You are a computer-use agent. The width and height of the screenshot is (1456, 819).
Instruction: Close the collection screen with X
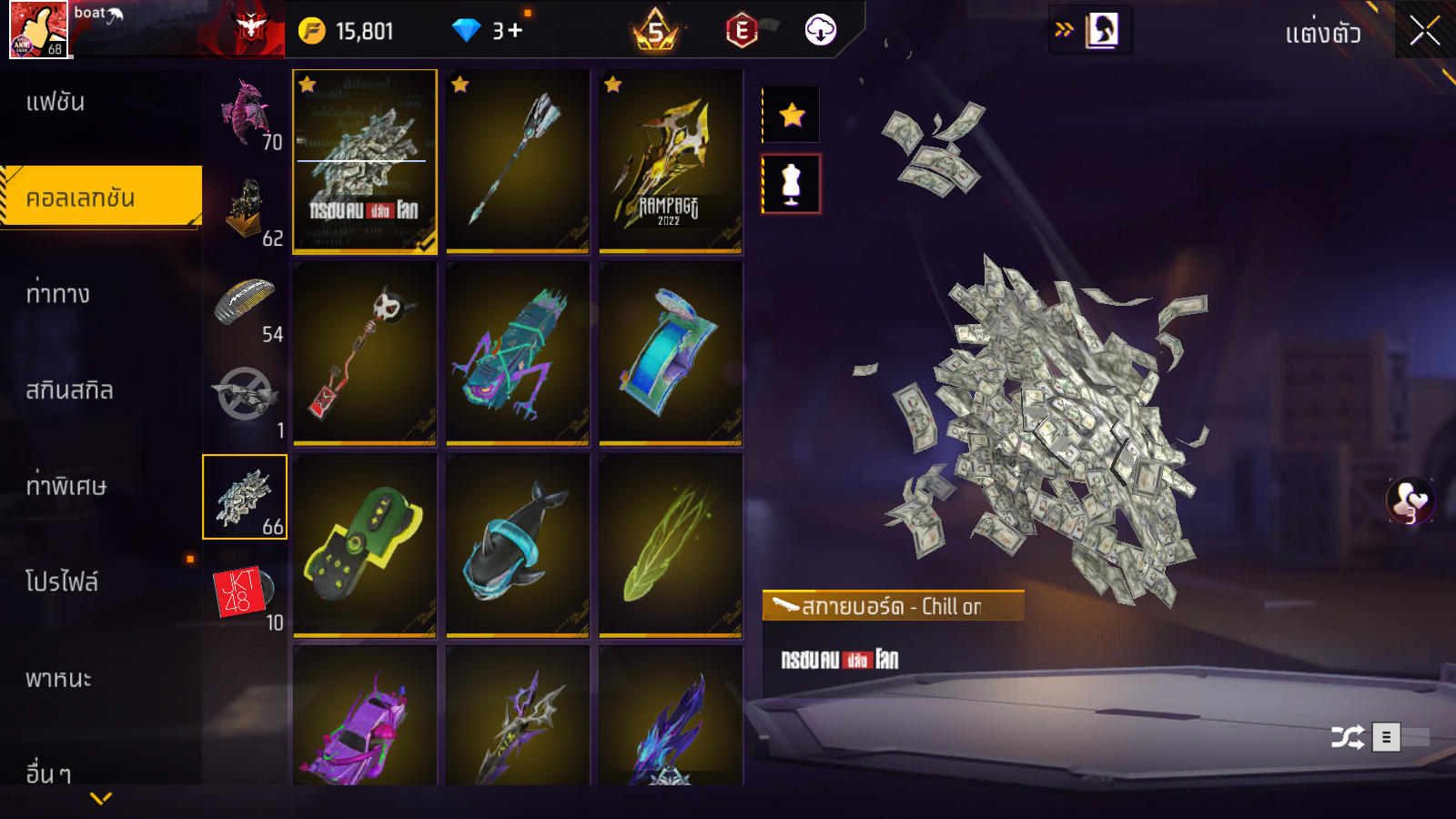[x=1424, y=31]
